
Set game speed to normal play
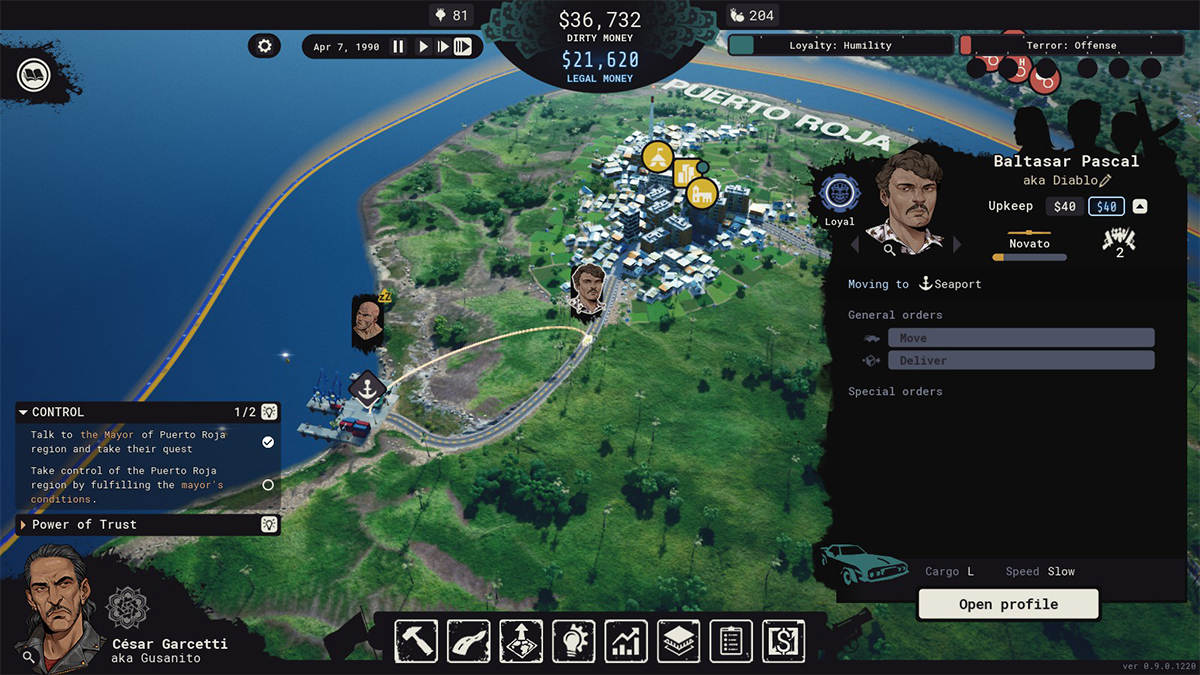[x=423, y=47]
